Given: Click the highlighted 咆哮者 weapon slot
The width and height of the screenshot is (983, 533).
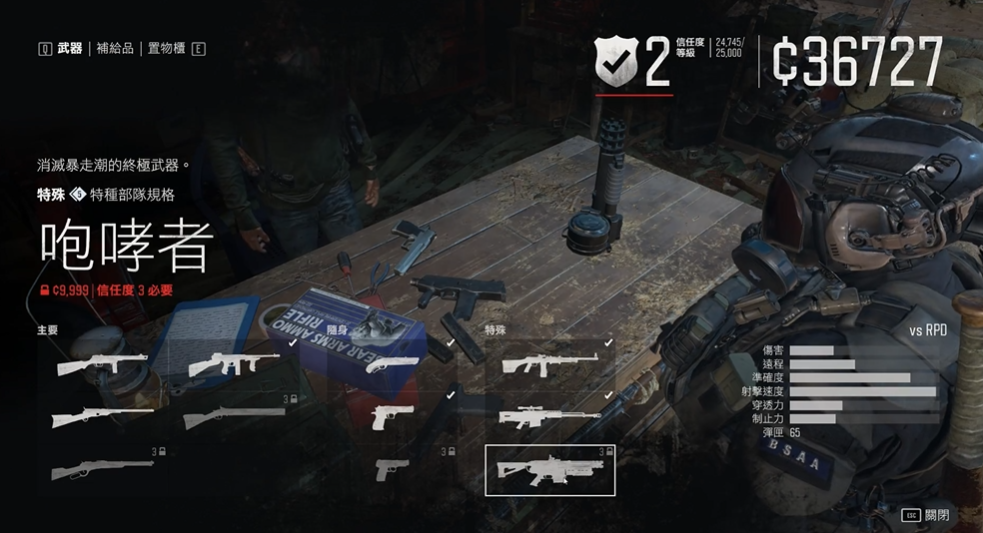Looking at the screenshot, I should tap(549, 470).
